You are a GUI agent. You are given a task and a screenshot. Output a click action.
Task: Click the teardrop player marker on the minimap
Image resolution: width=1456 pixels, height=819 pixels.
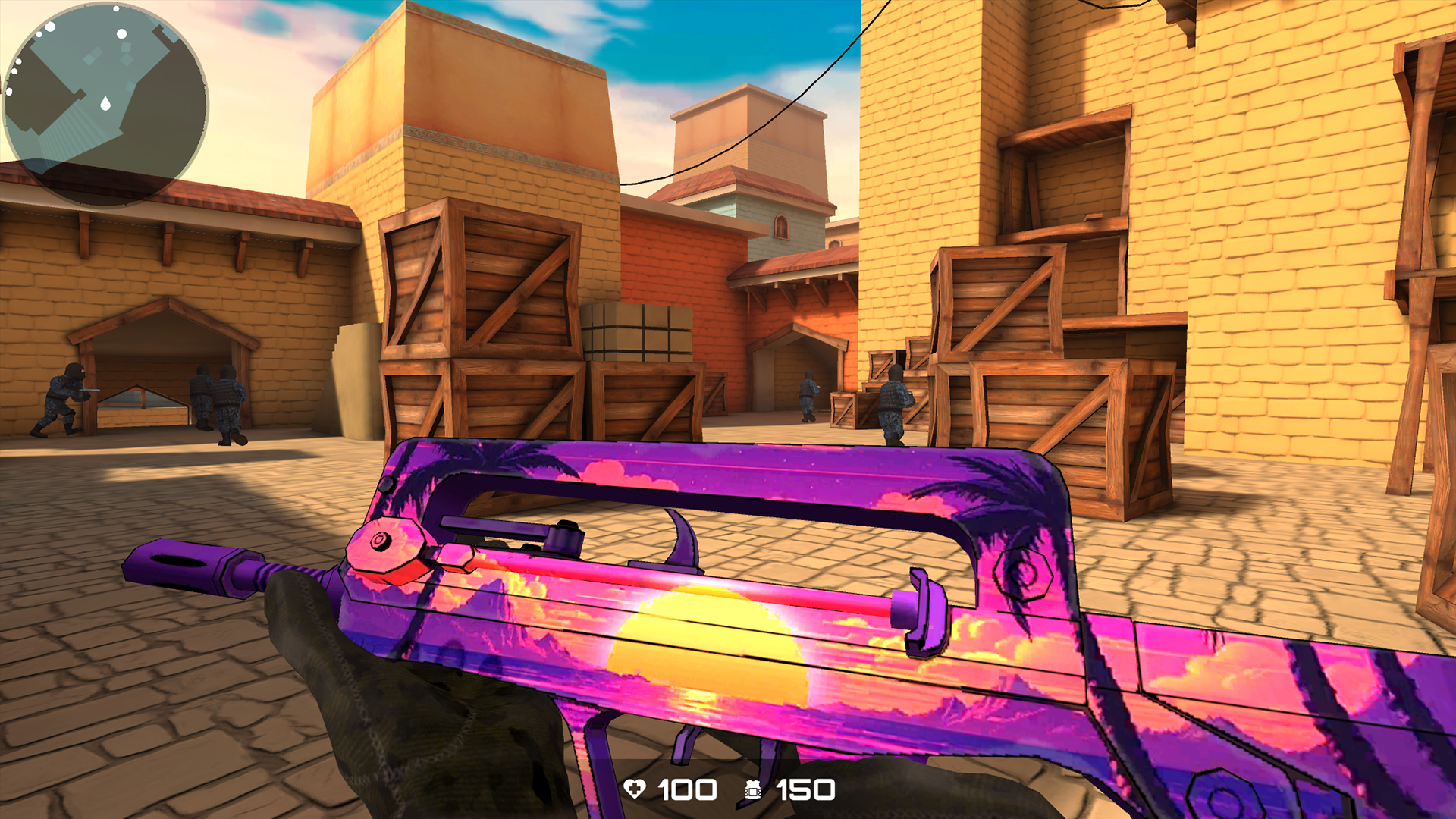click(105, 102)
